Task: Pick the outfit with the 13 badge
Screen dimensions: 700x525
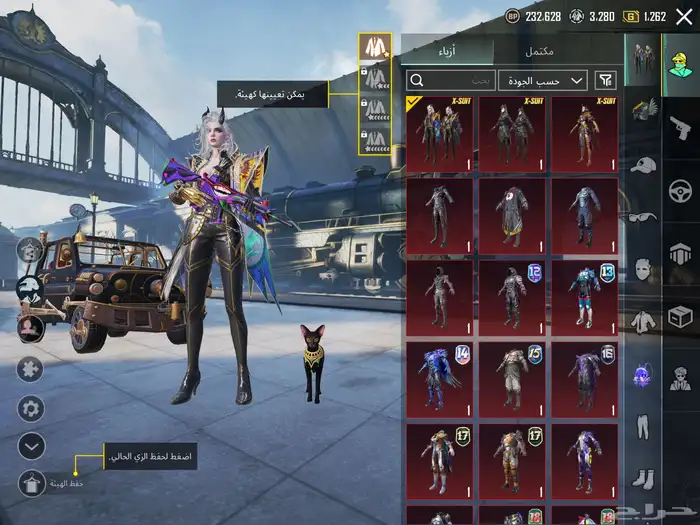Action: click(584, 296)
